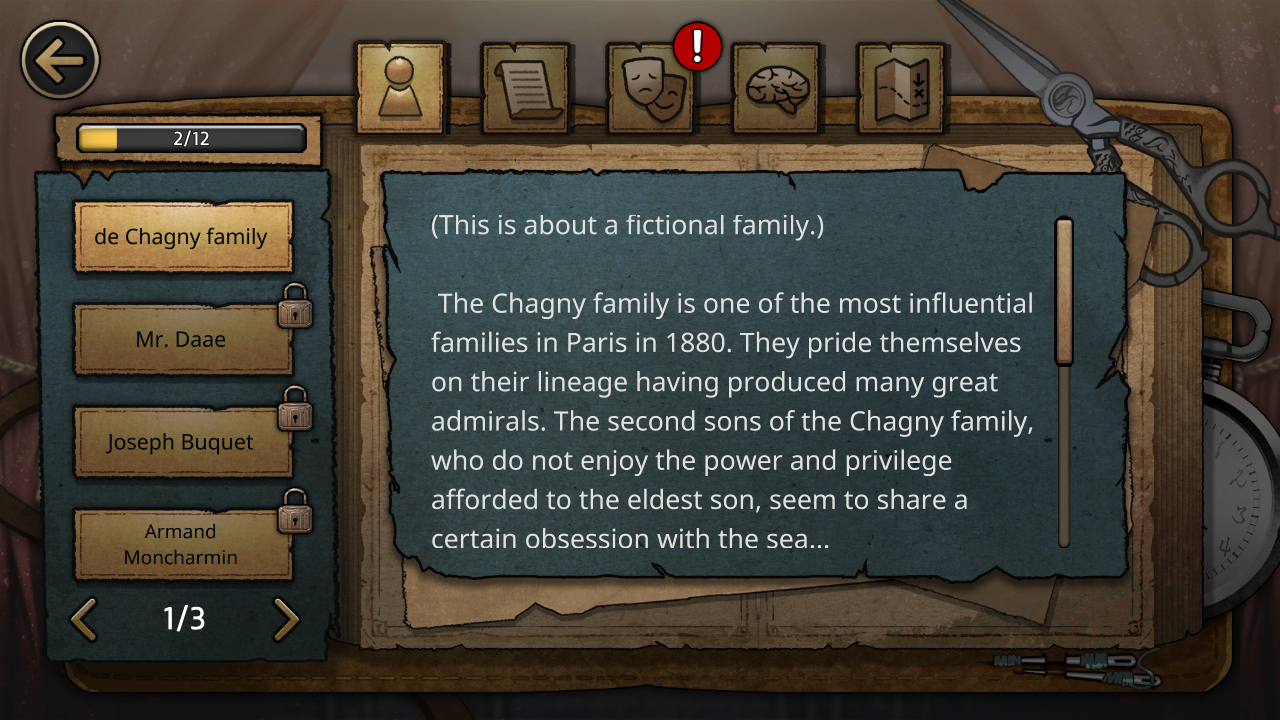Show the map tab
The width and height of the screenshot is (1280, 720).
coord(901,87)
